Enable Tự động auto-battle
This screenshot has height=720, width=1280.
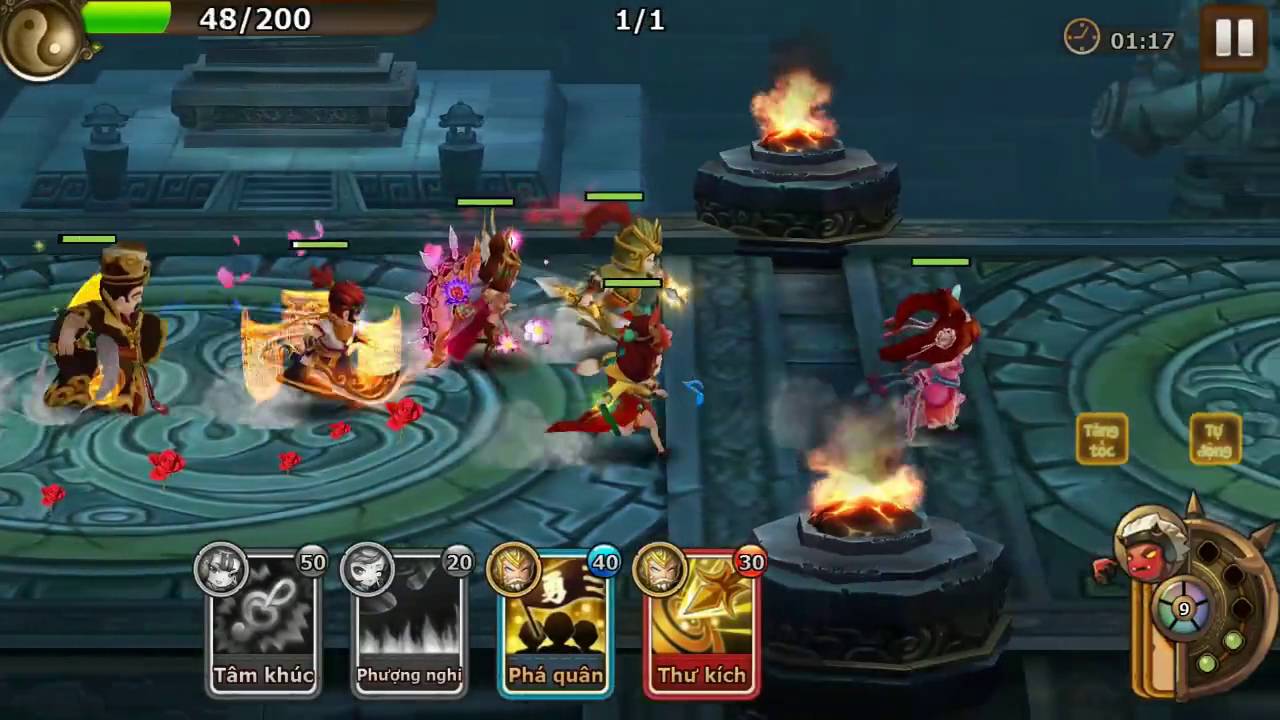click(1215, 440)
